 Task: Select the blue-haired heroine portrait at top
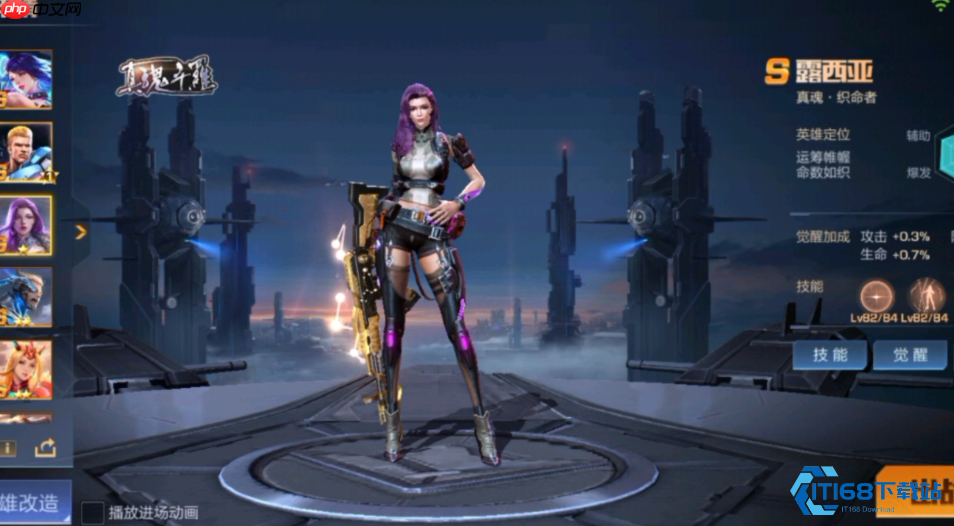[x=26, y=80]
